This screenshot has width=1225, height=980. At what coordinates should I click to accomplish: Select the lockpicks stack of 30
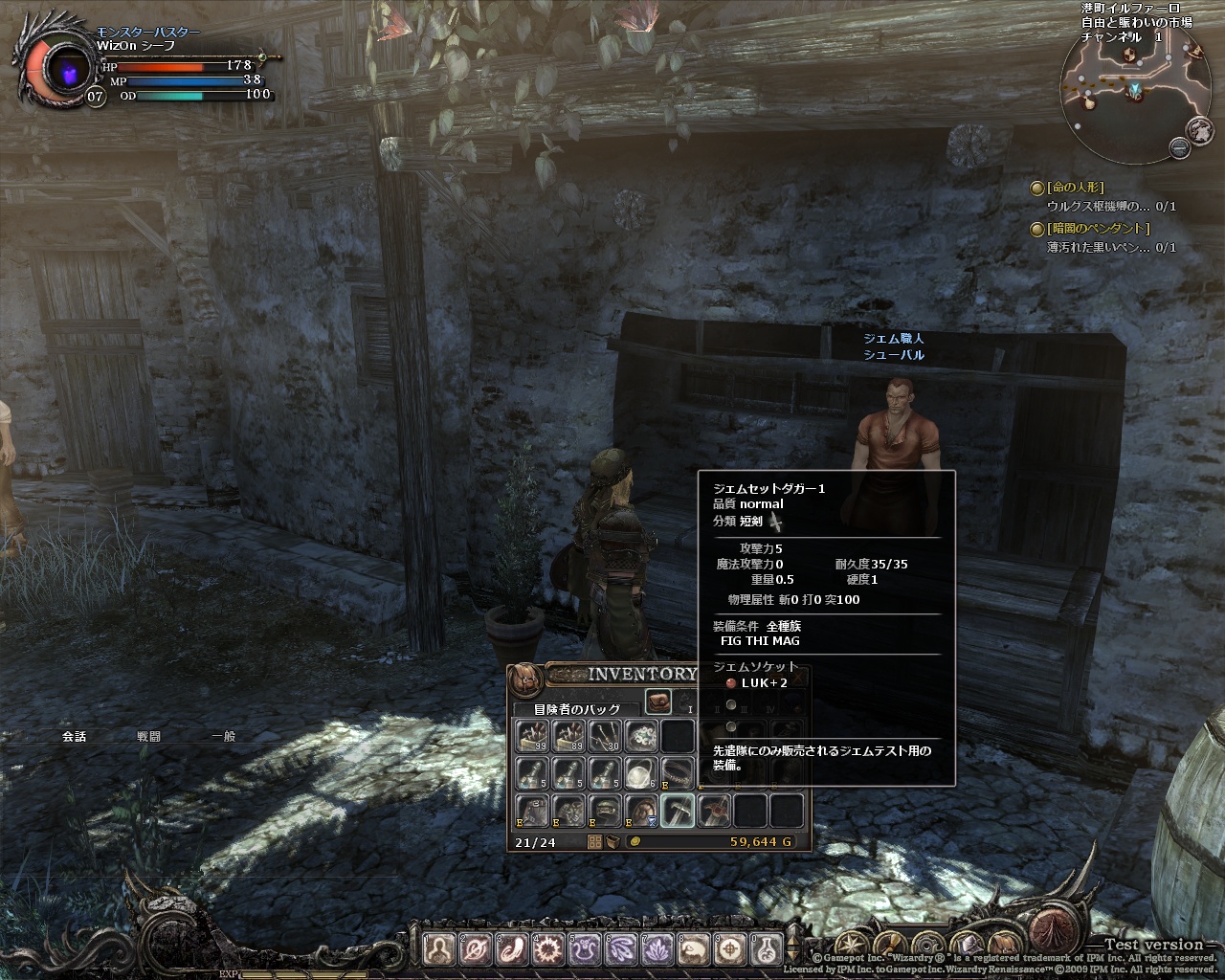click(605, 735)
